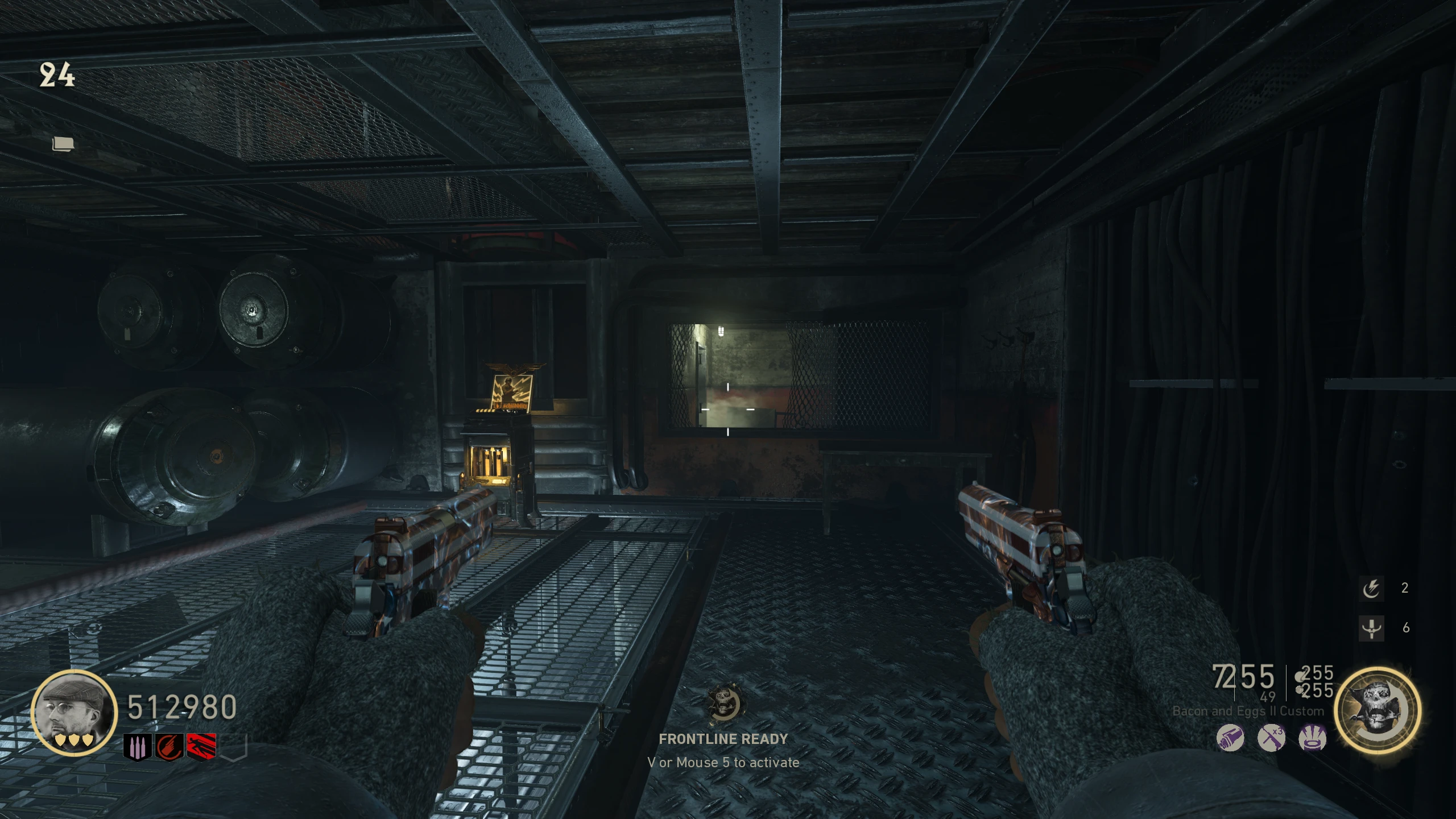Viewport: 1456px width, 819px height.
Task: Select the lightning bolt consumable icon
Action: pyautogui.click(x=1371, y=588)
